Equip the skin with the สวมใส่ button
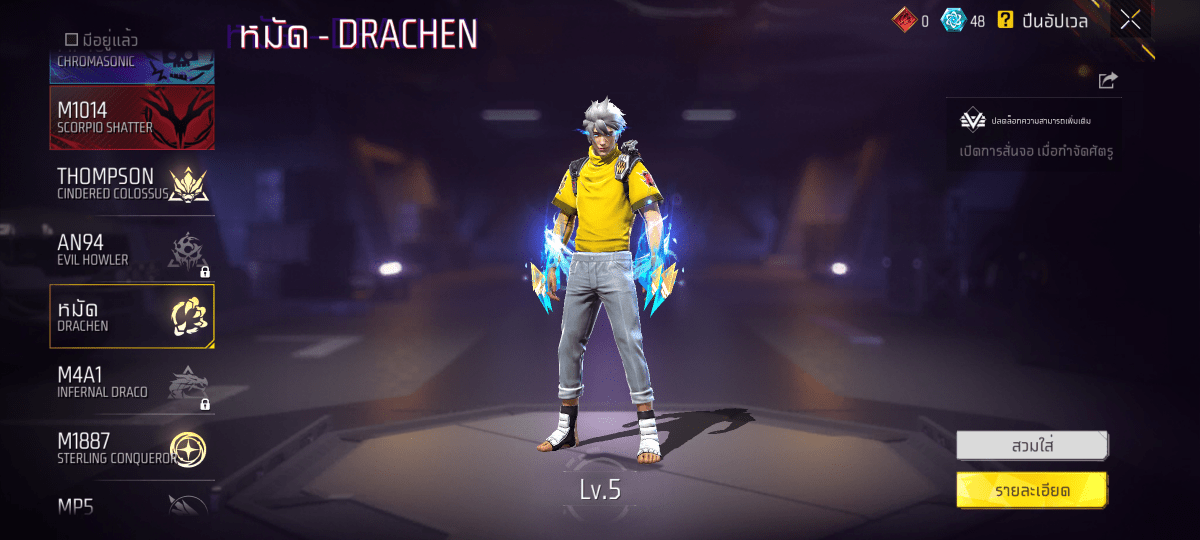This screenshot has height=540, width=1200. [1032, 445]
